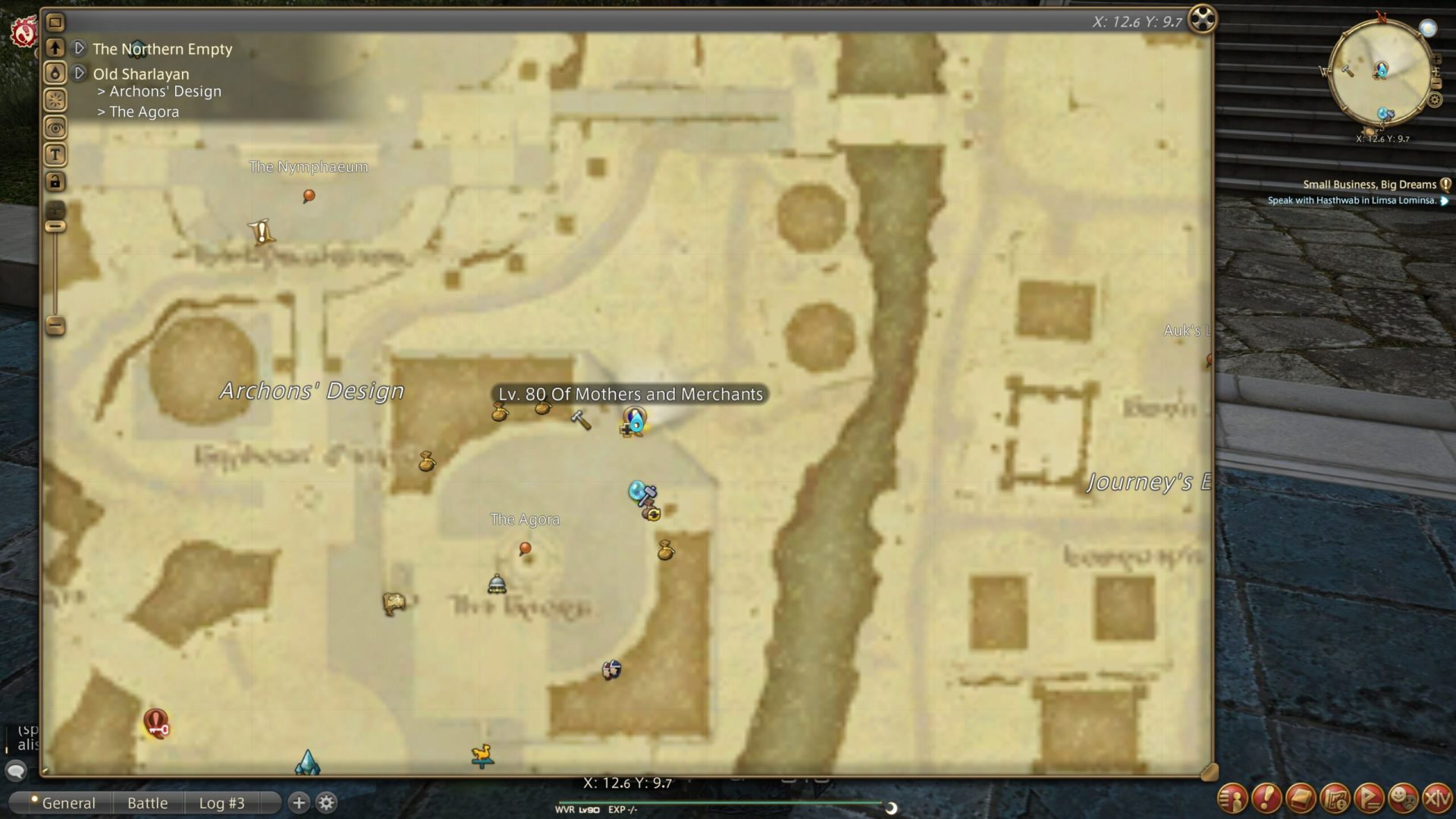This screenshot has width=1456, height=819.
Task: Toggle marker visibility with the eye icon
Action: 54,127
